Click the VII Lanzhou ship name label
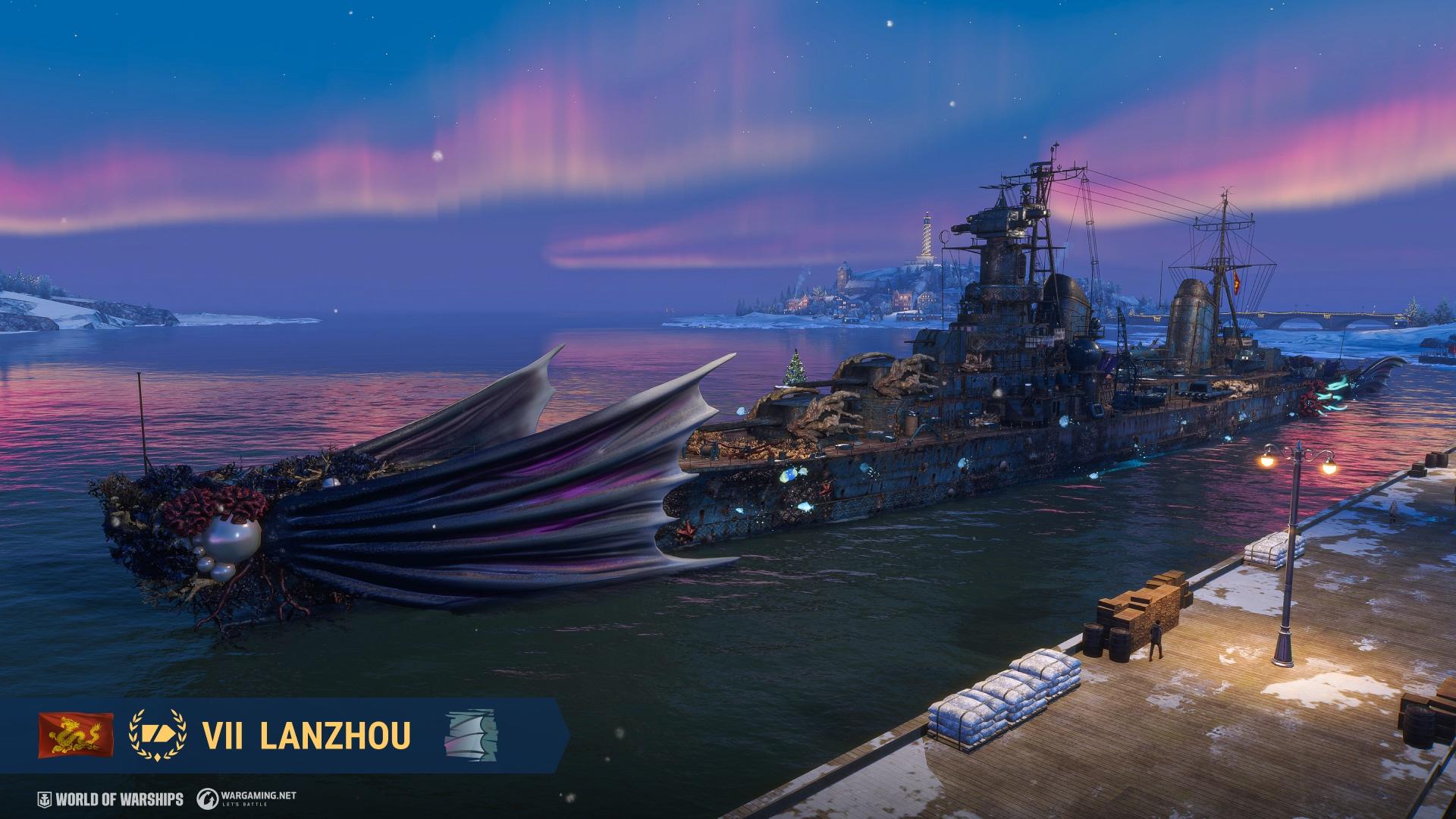This screenshot has height=819, width=1456. coord(306,735)
